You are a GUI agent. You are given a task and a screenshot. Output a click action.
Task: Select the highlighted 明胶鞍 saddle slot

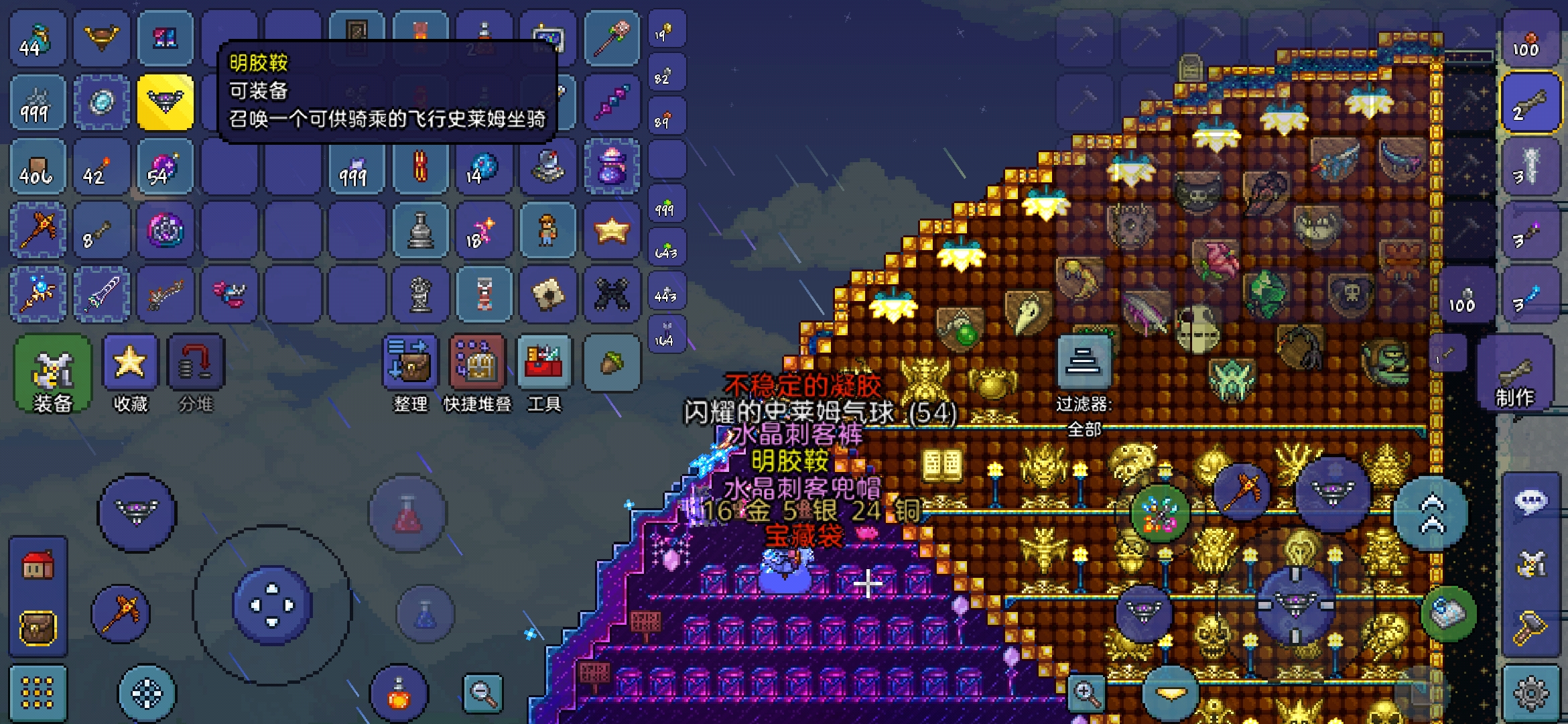click(166, 103)
